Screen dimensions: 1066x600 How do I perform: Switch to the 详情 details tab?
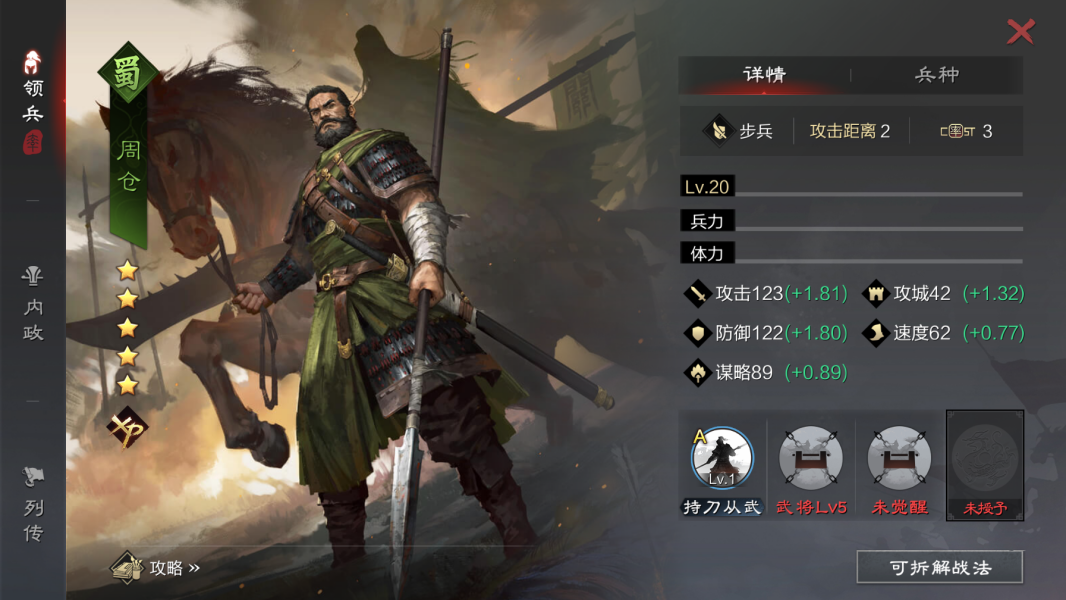764,75
